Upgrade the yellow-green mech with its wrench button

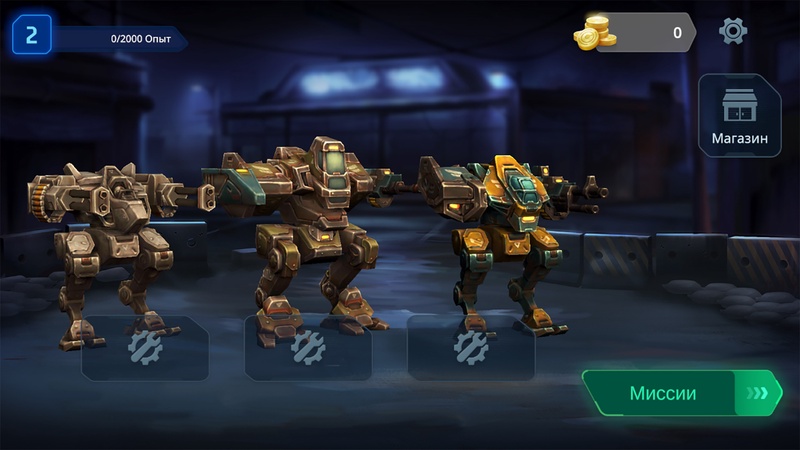click(470, 347)
